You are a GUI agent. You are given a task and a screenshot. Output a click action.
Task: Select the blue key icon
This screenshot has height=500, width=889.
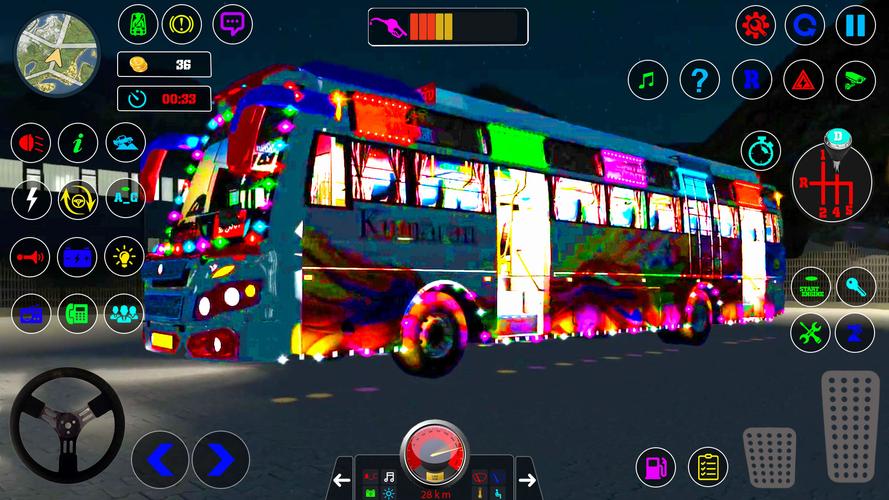(x=856, y=287)
